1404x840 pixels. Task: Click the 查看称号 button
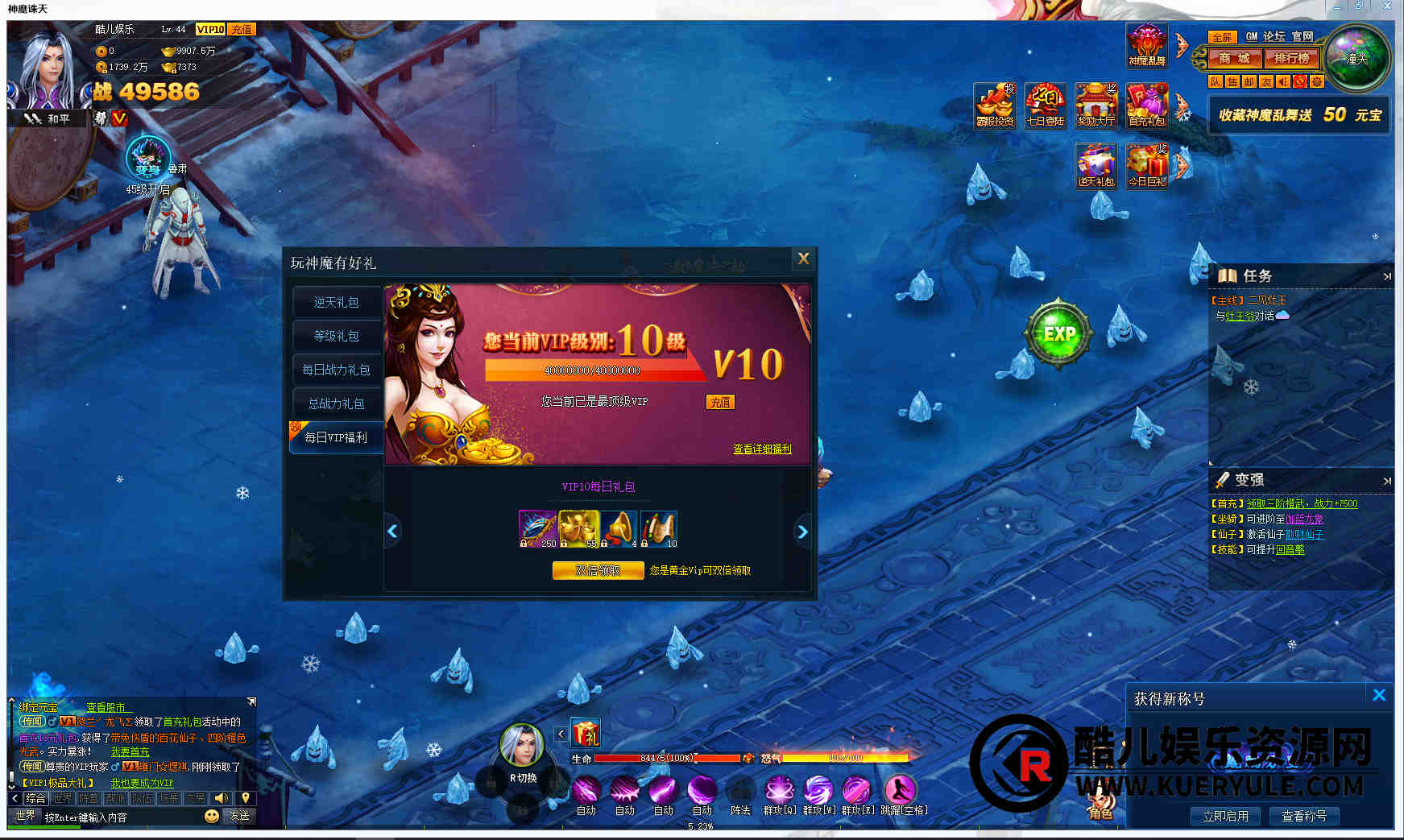coord(1304,816)
